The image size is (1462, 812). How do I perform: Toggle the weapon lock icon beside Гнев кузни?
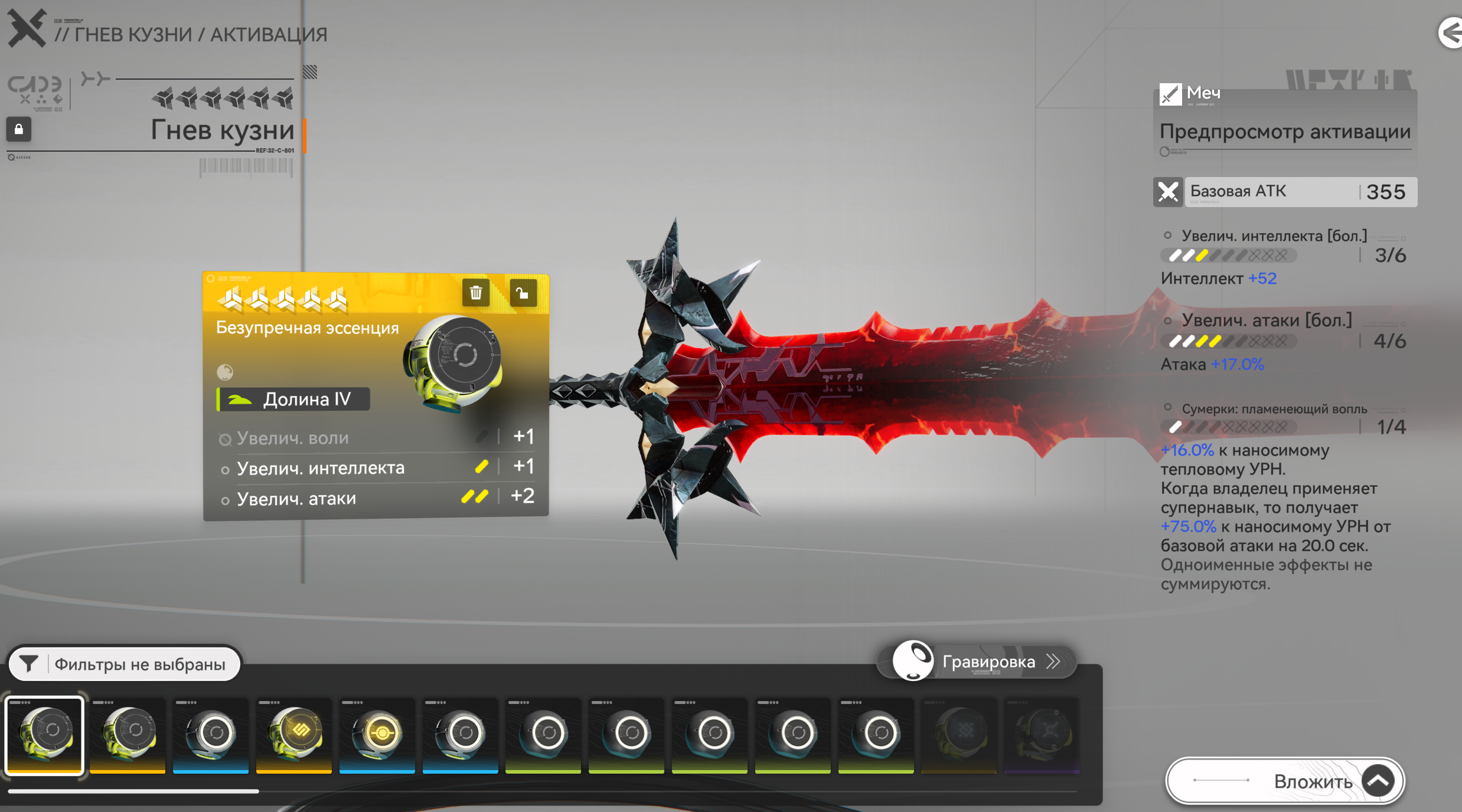pos(19,129)
